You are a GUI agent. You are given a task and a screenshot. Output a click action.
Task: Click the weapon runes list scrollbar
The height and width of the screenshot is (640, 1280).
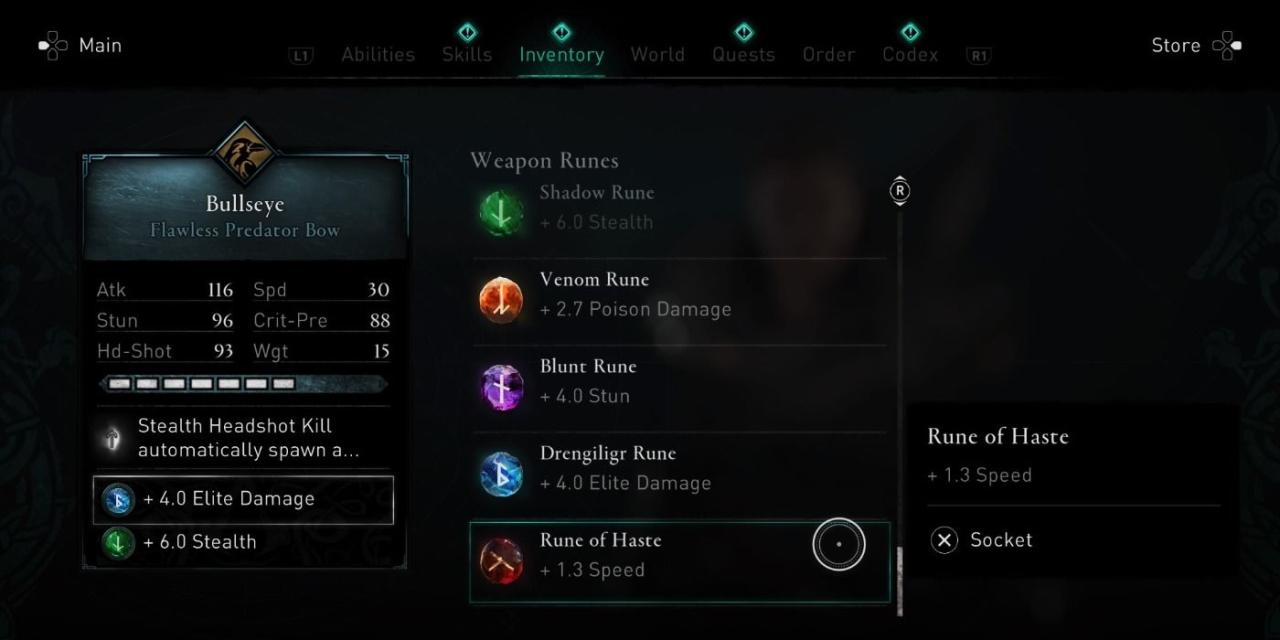899,400
